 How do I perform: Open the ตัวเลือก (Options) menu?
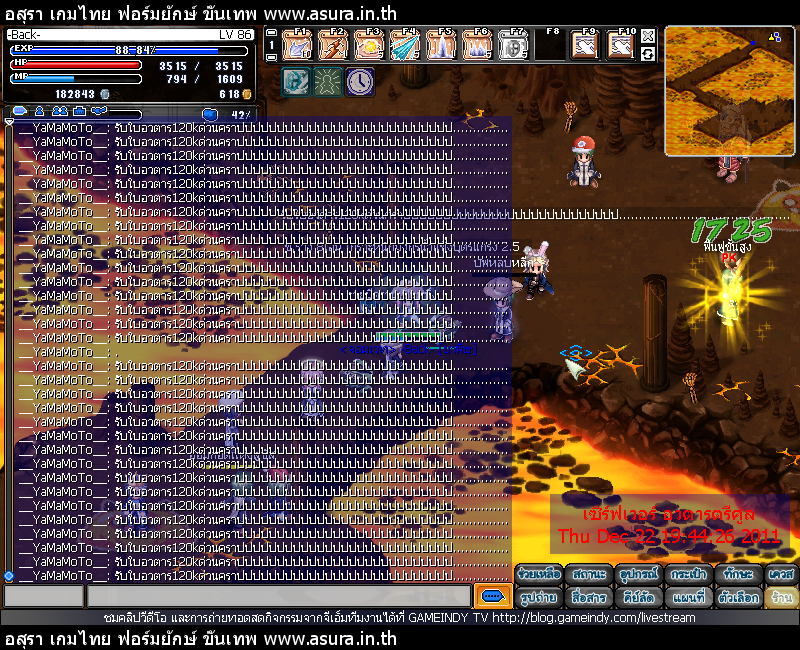738,597
